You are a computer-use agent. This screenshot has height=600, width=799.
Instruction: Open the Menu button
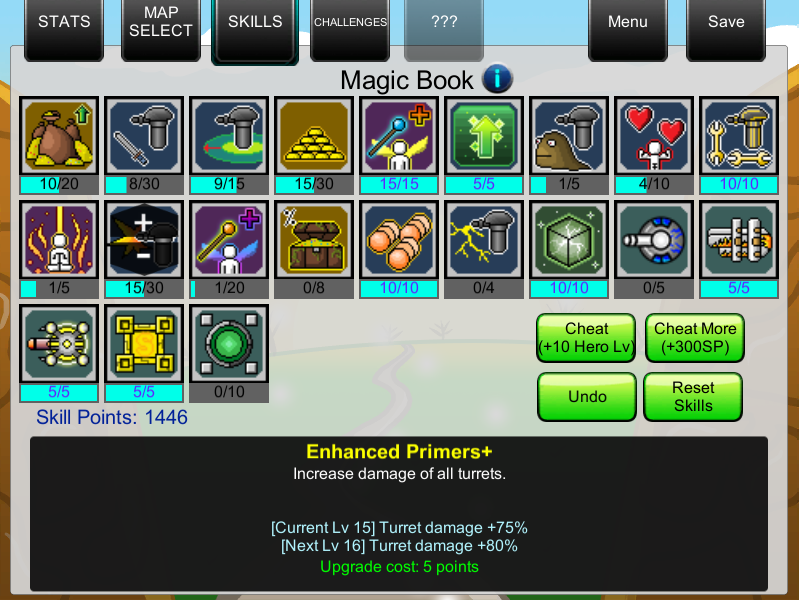[627, 23]
